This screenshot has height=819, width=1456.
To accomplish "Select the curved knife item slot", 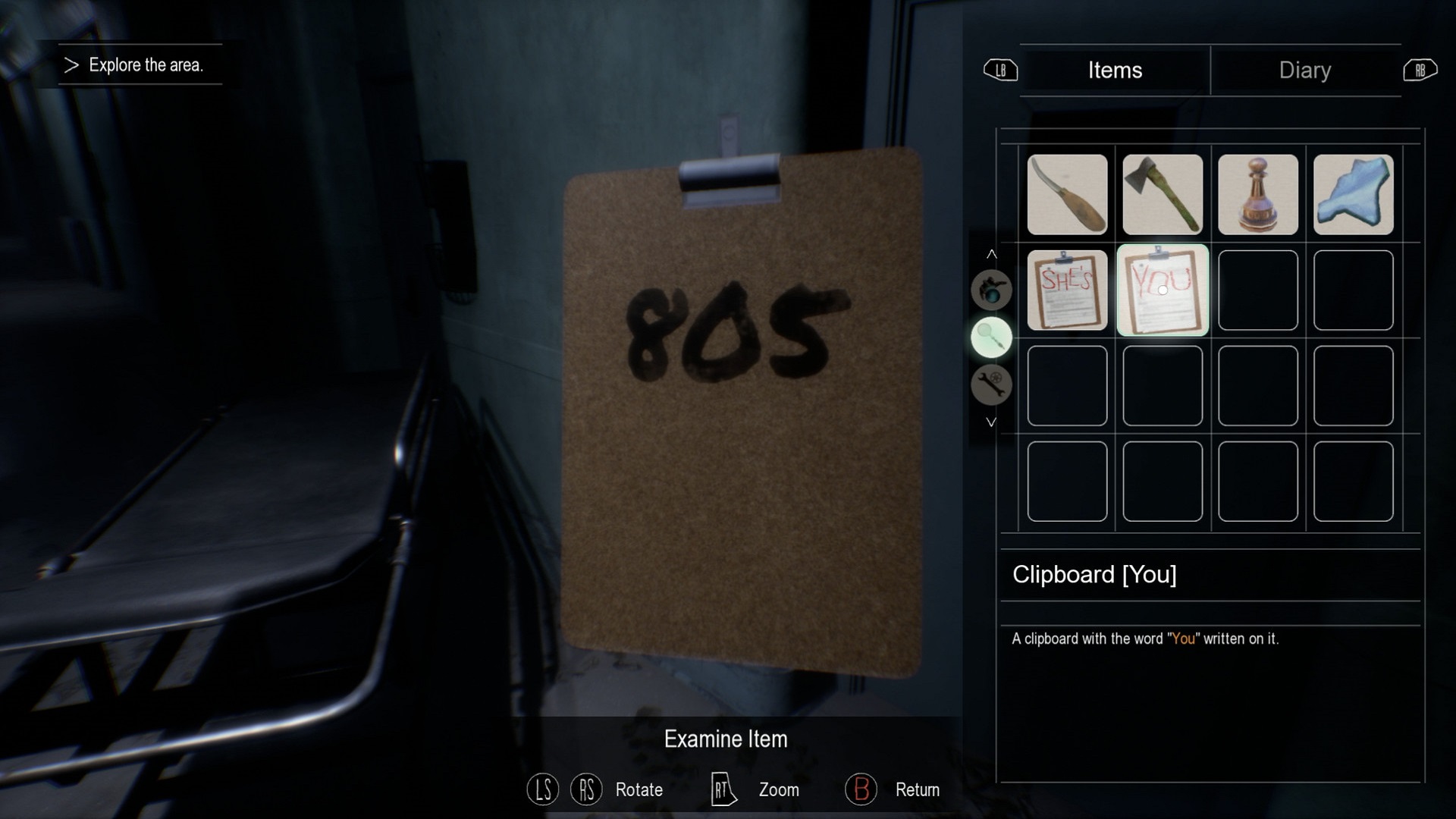I will 1067,195.
